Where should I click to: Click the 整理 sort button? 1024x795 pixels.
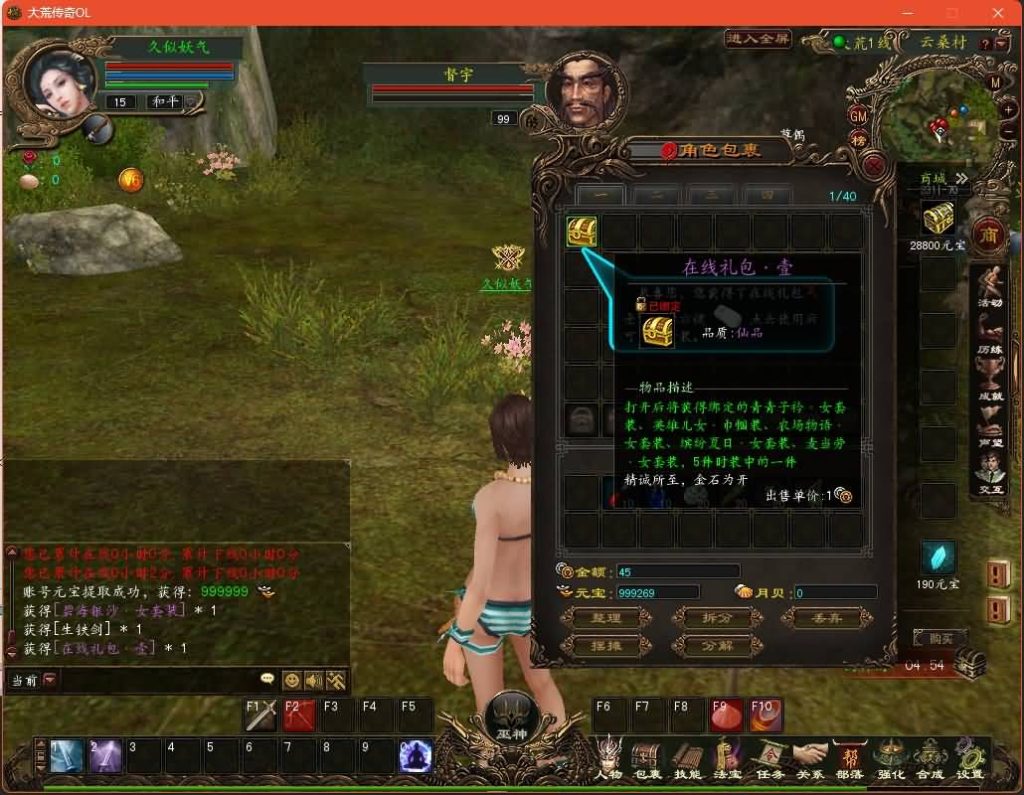606,618
